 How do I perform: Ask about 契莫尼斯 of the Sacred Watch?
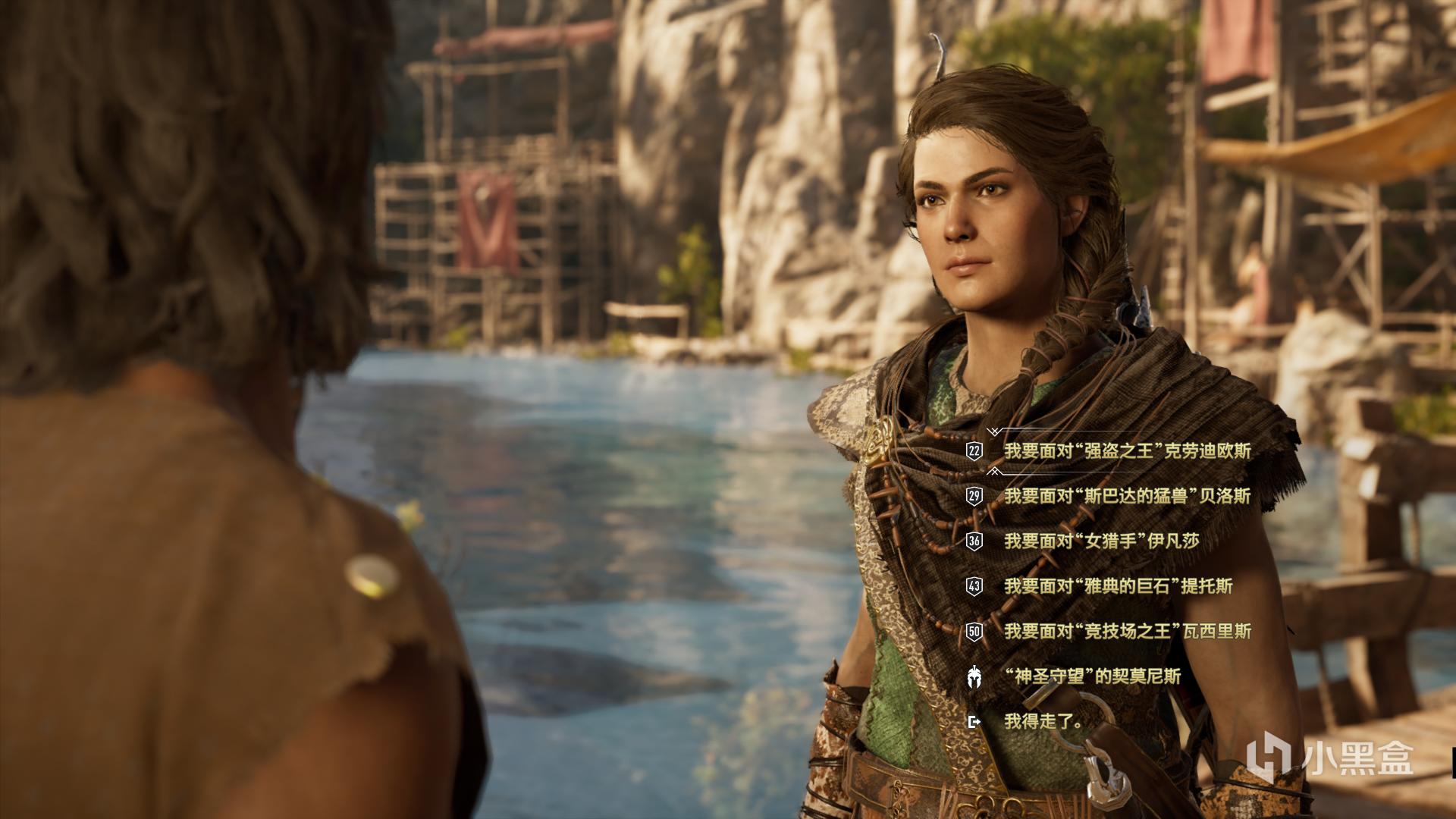(x=1092, y=676)
